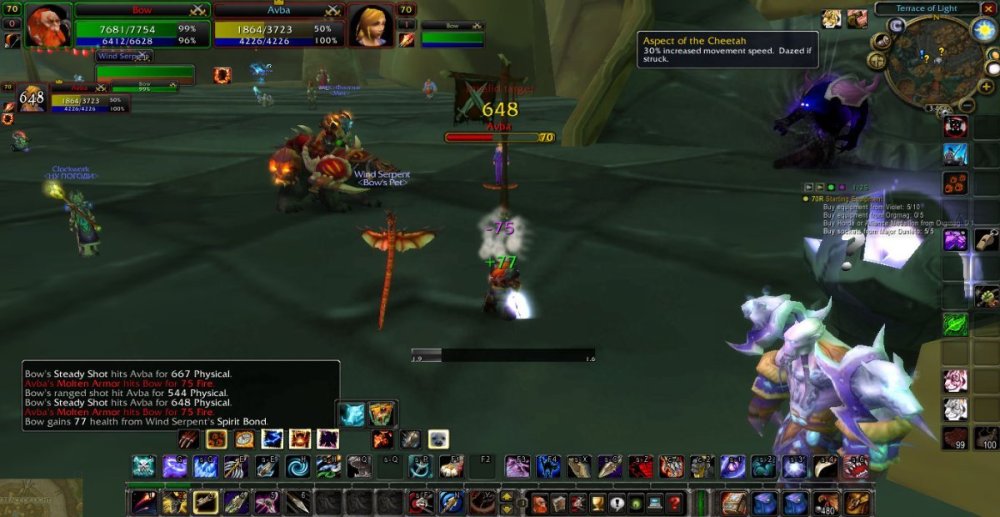This screenshot has height=517, width=1000.
Task: Select the fiery ring debuff icon under pet frame
Action: (x=222, y=74)
